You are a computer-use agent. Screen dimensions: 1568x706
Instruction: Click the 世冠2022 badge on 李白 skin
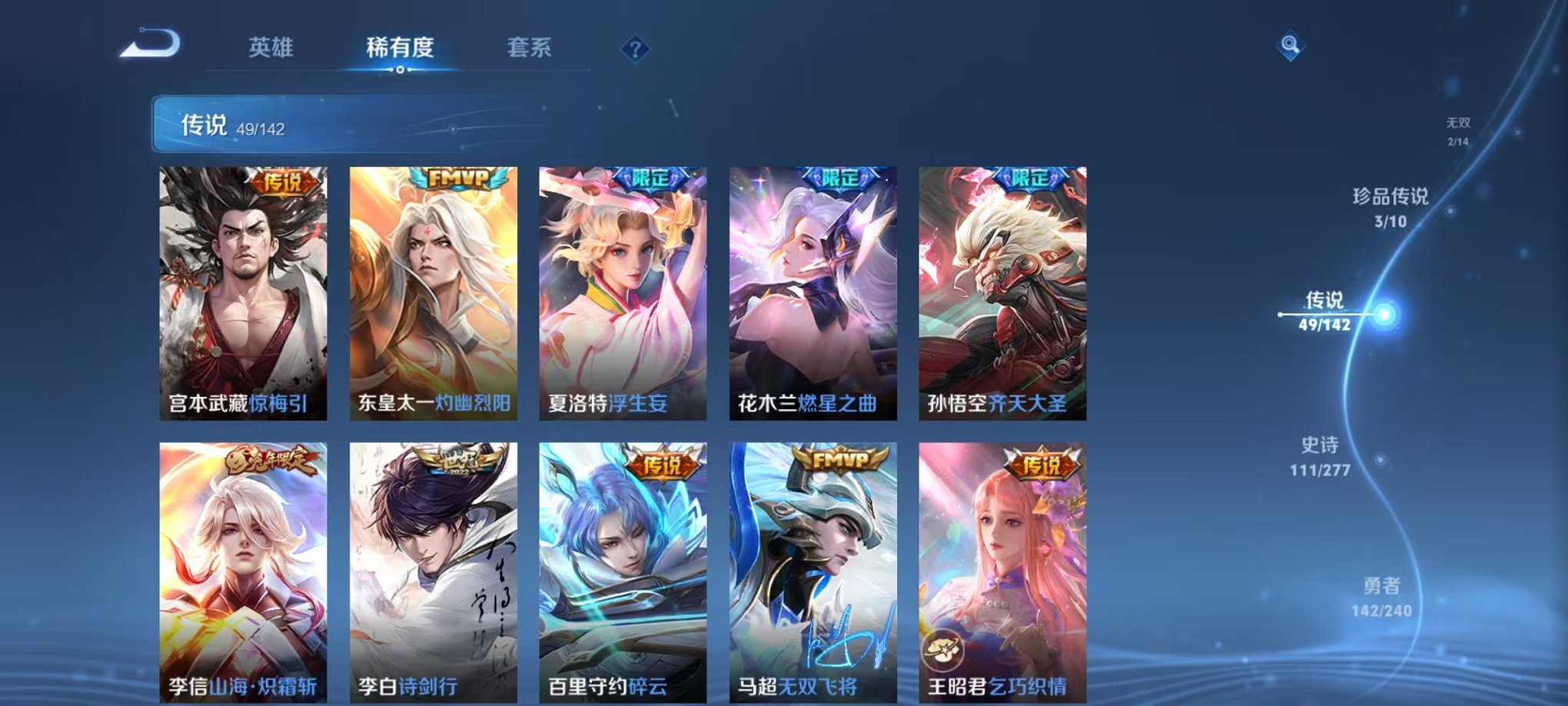(457, 461)
